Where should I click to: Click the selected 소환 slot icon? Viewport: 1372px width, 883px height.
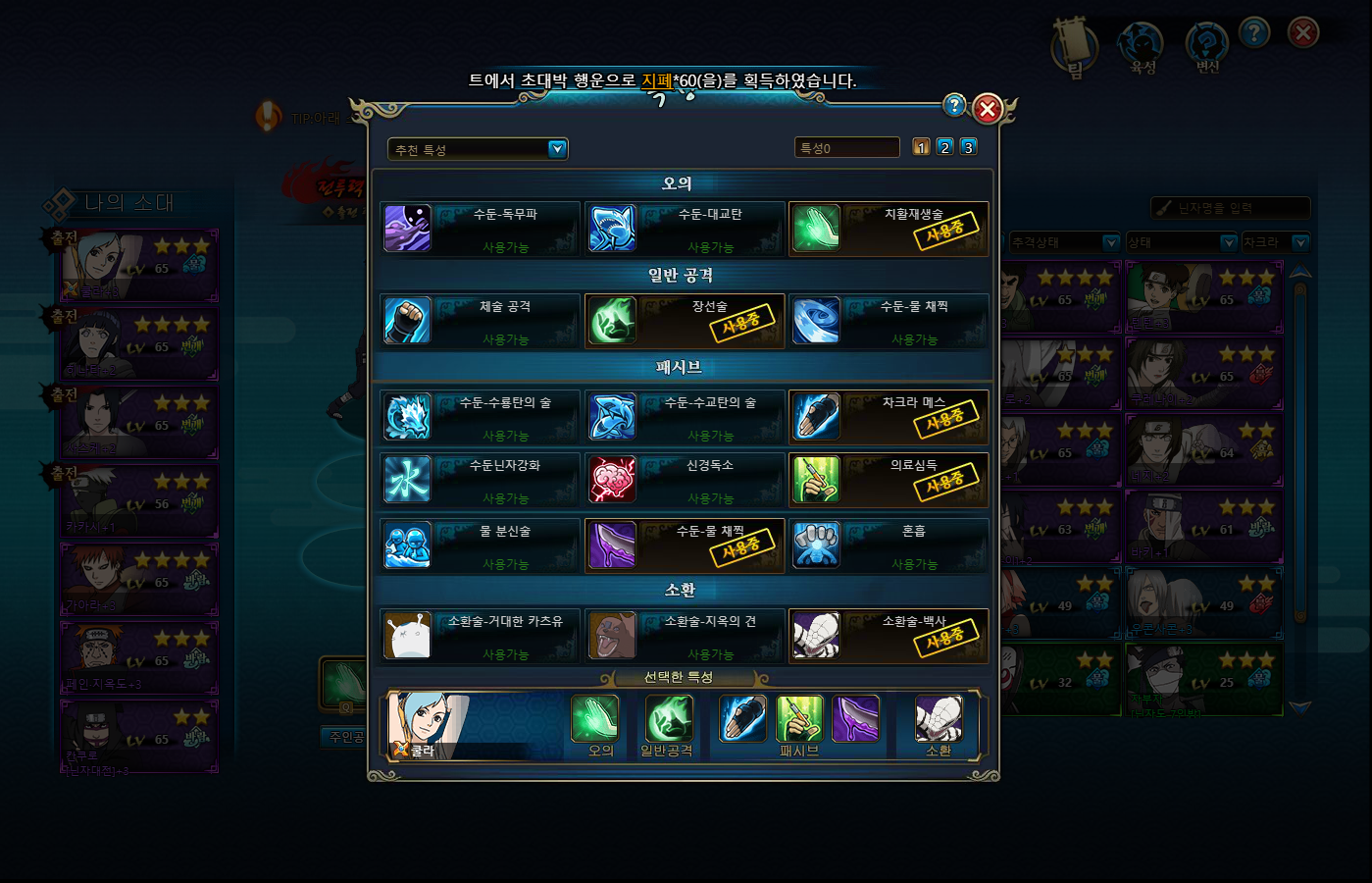click(939, 719)
